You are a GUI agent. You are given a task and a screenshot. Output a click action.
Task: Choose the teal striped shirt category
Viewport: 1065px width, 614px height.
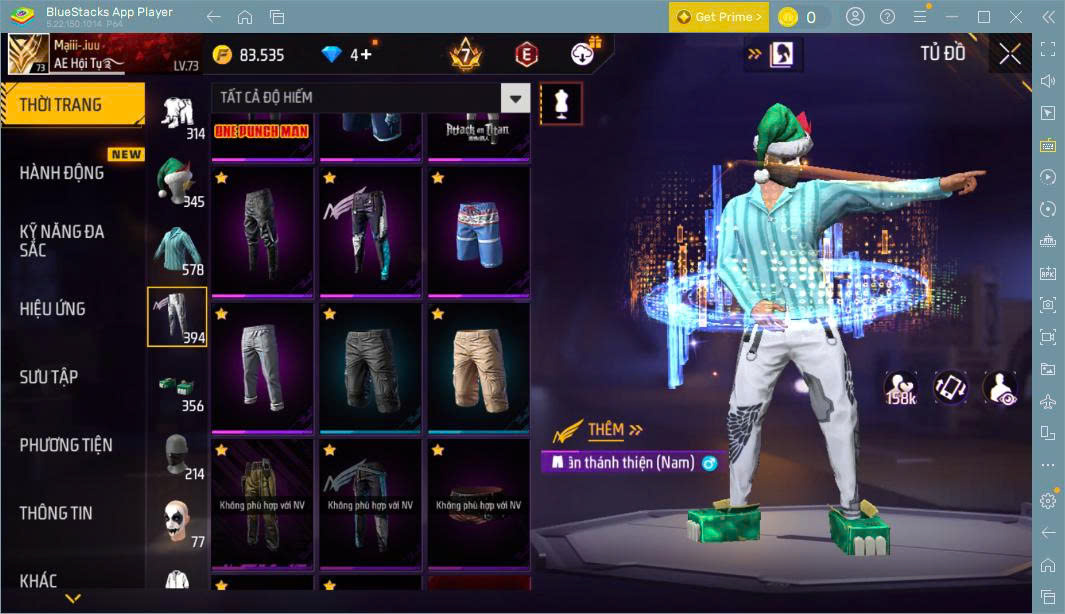[177, 249]
